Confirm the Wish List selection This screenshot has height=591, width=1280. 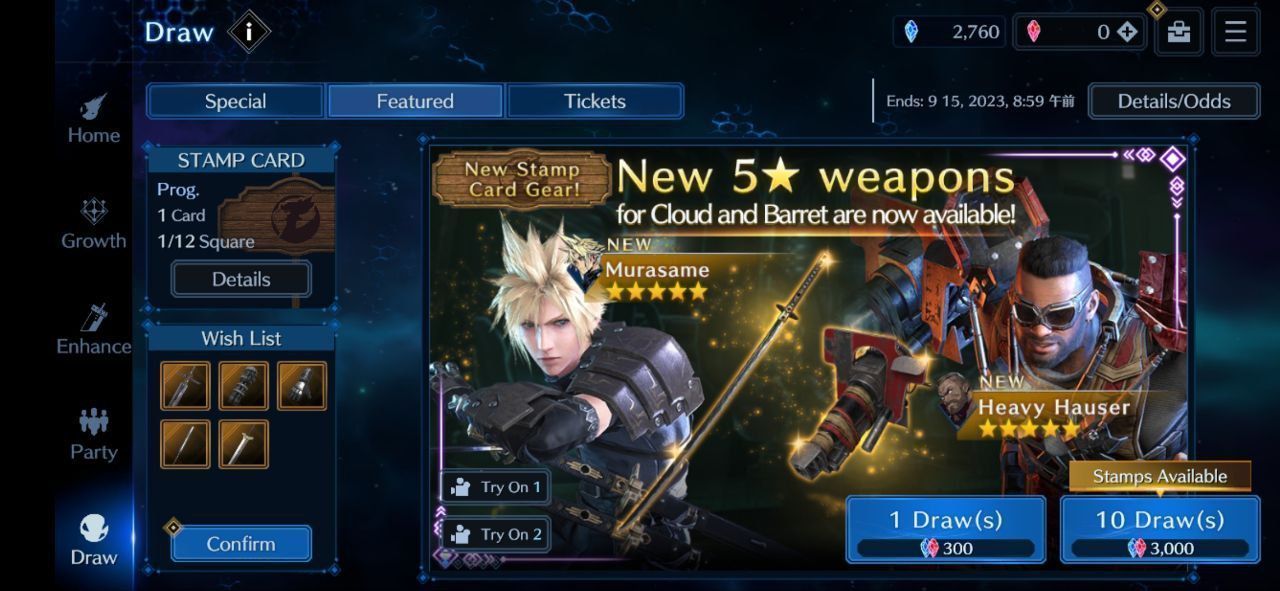[241, 544]
